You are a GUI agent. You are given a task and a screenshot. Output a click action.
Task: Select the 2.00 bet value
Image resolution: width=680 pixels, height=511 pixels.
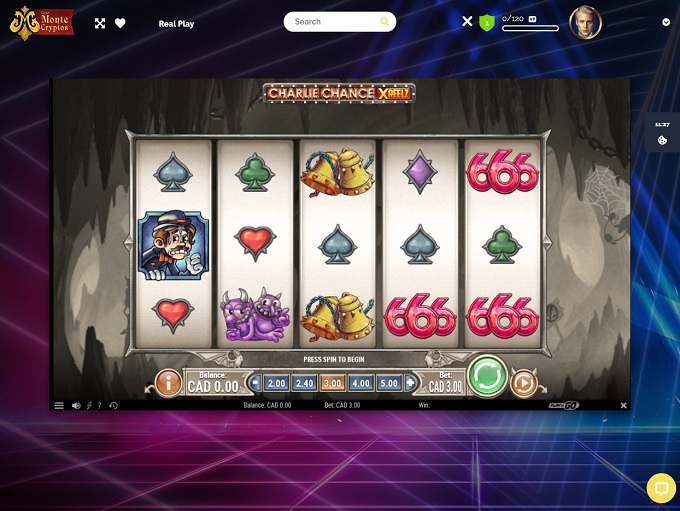[x=276, y=383]
